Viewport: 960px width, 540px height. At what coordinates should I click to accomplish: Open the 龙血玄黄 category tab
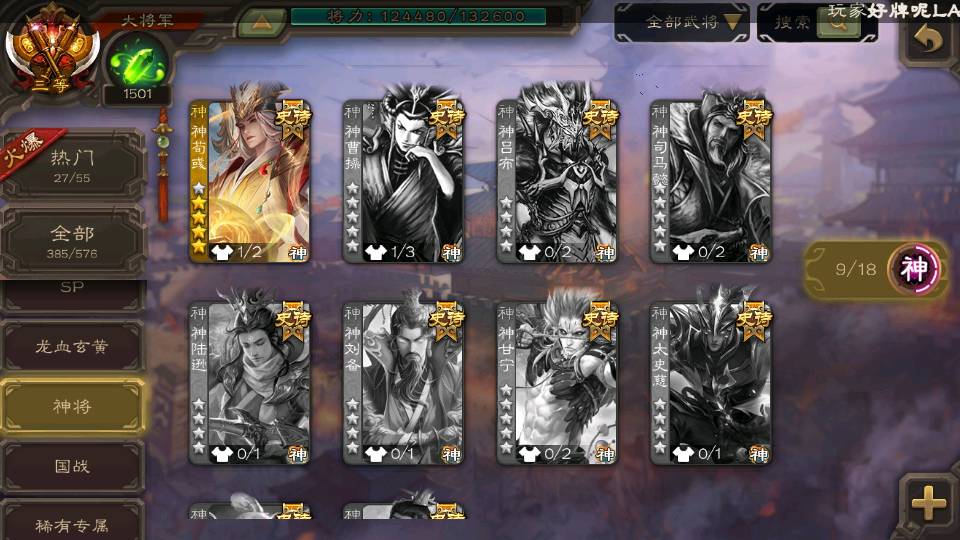(72, 347)
